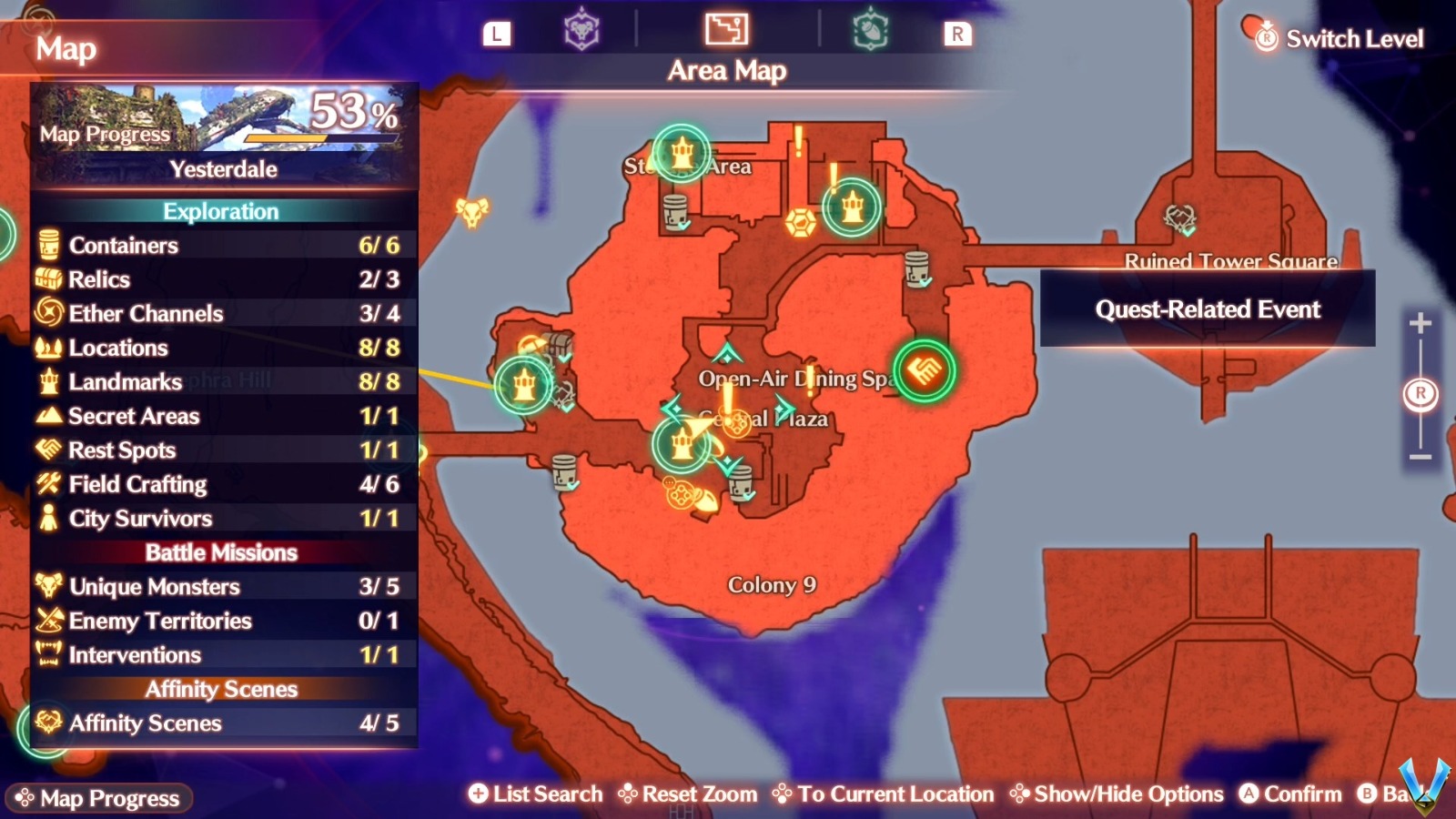
Task: Click the Enemy Territories icon
Action: (47, 621)
